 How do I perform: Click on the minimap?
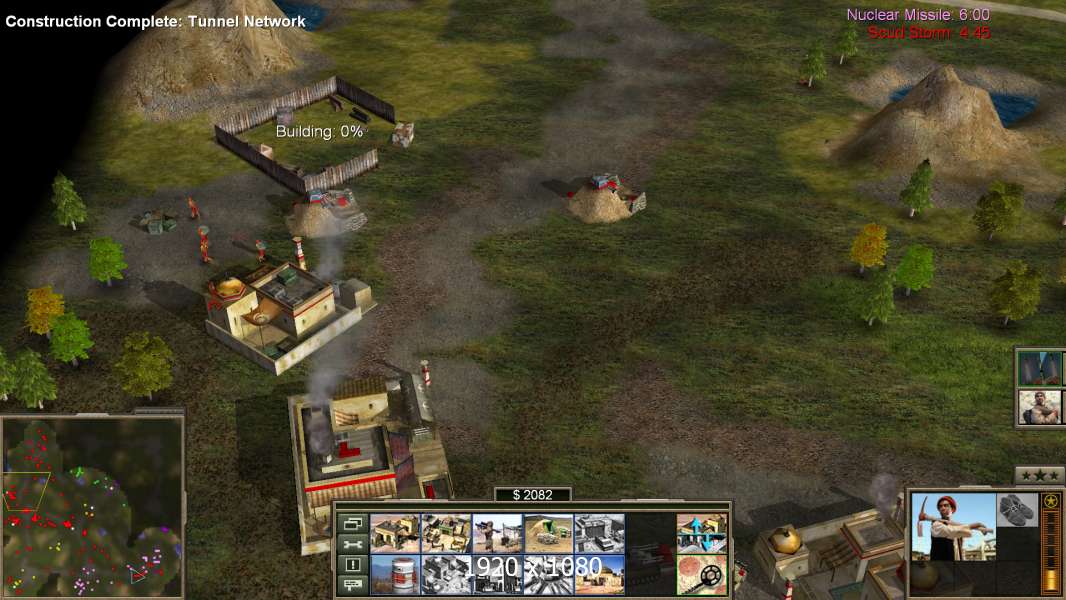pos(92,507)
